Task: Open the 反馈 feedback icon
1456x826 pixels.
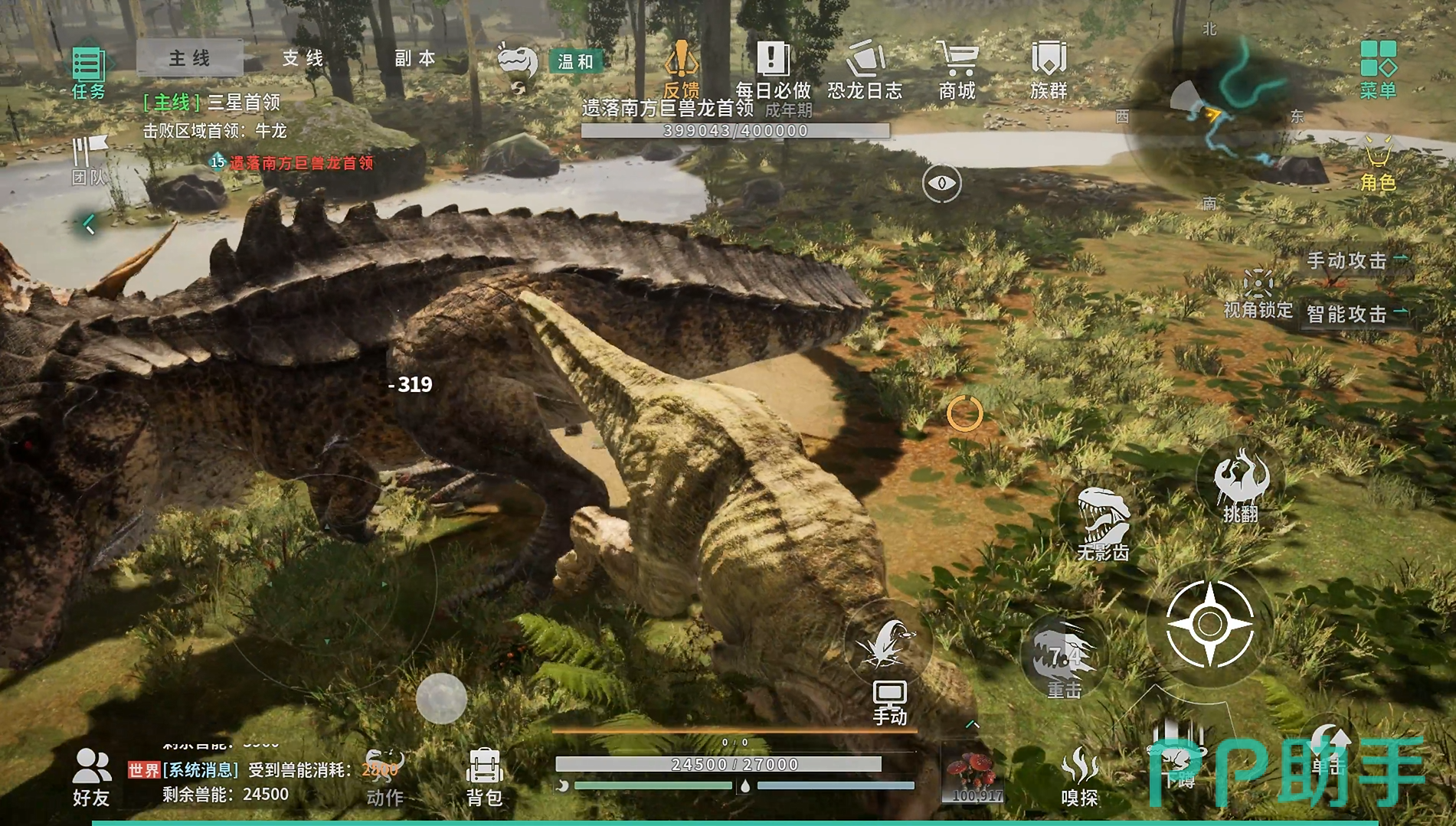Action: click(681, 68)
